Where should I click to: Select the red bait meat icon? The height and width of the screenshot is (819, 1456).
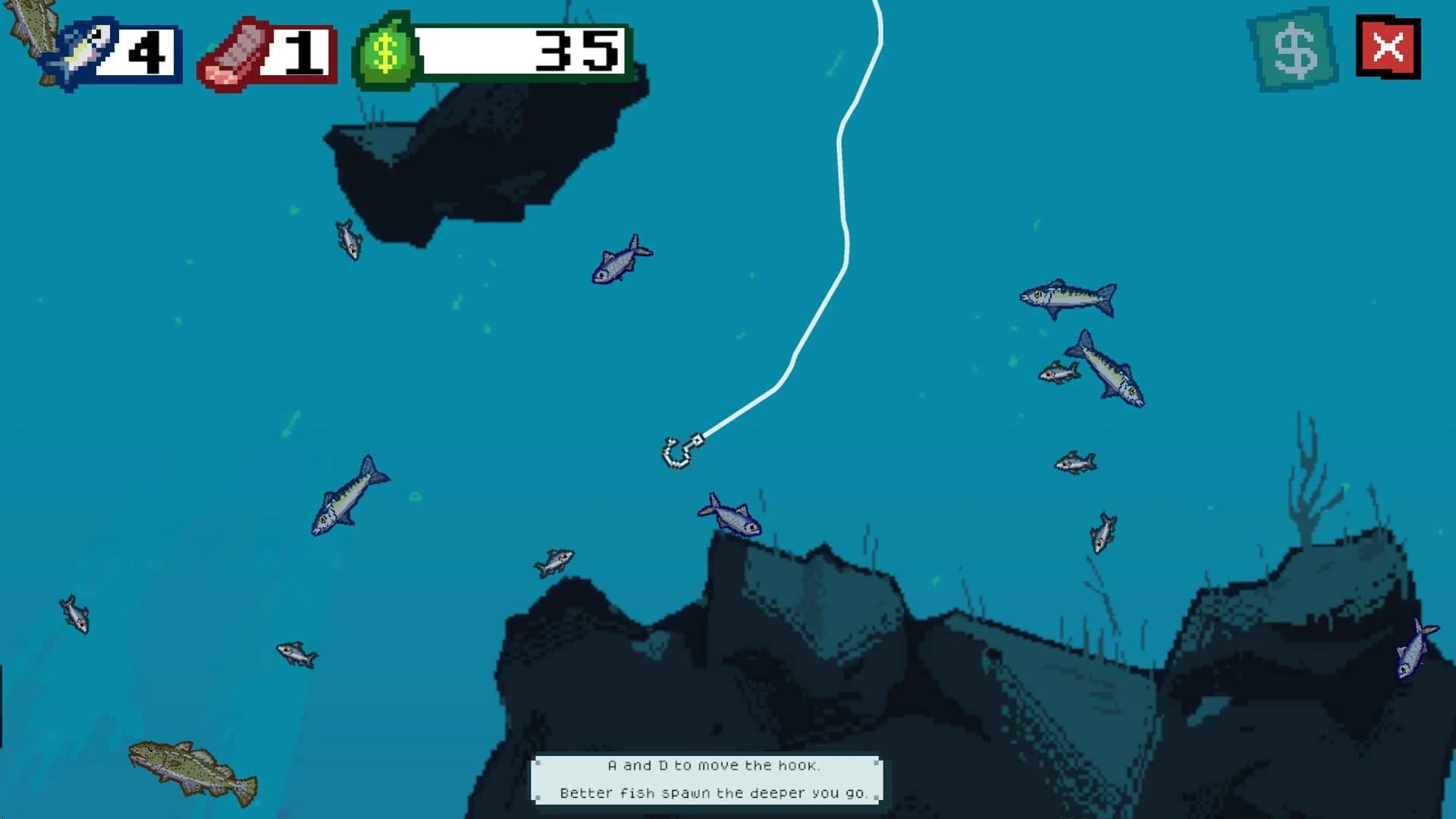click(235, 52)
